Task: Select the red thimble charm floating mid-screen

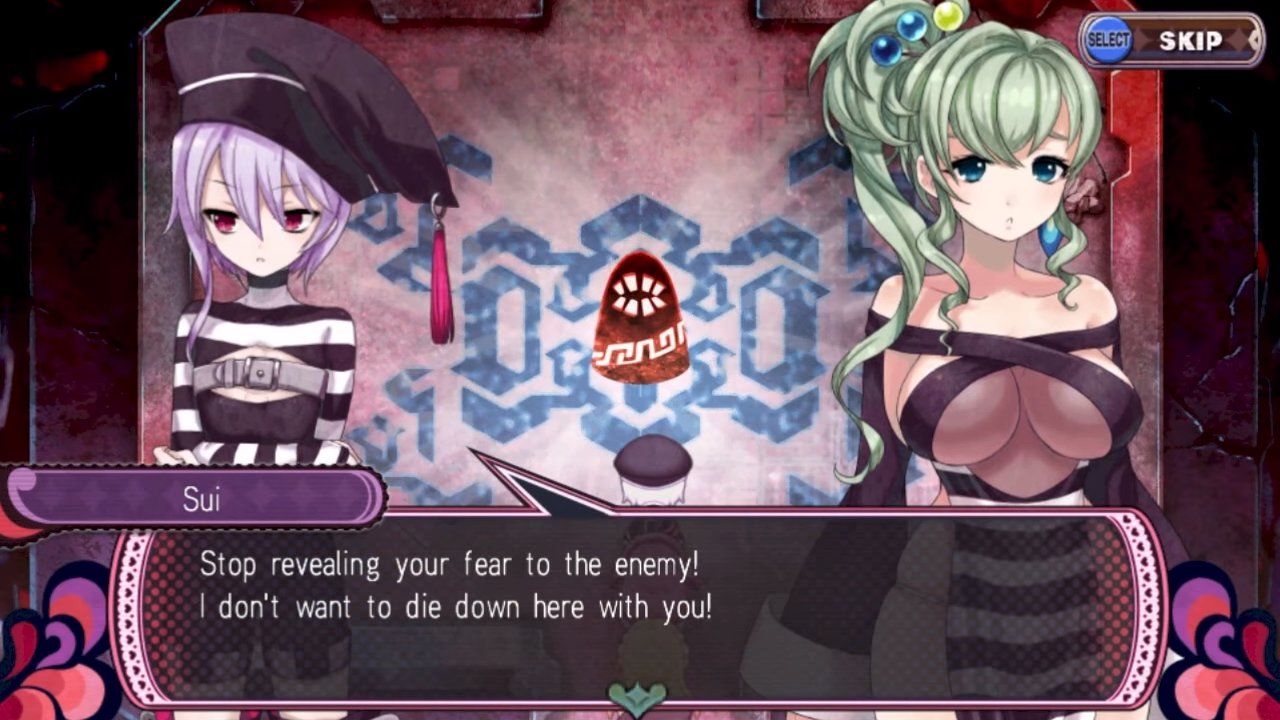Action: coord(641,321)
